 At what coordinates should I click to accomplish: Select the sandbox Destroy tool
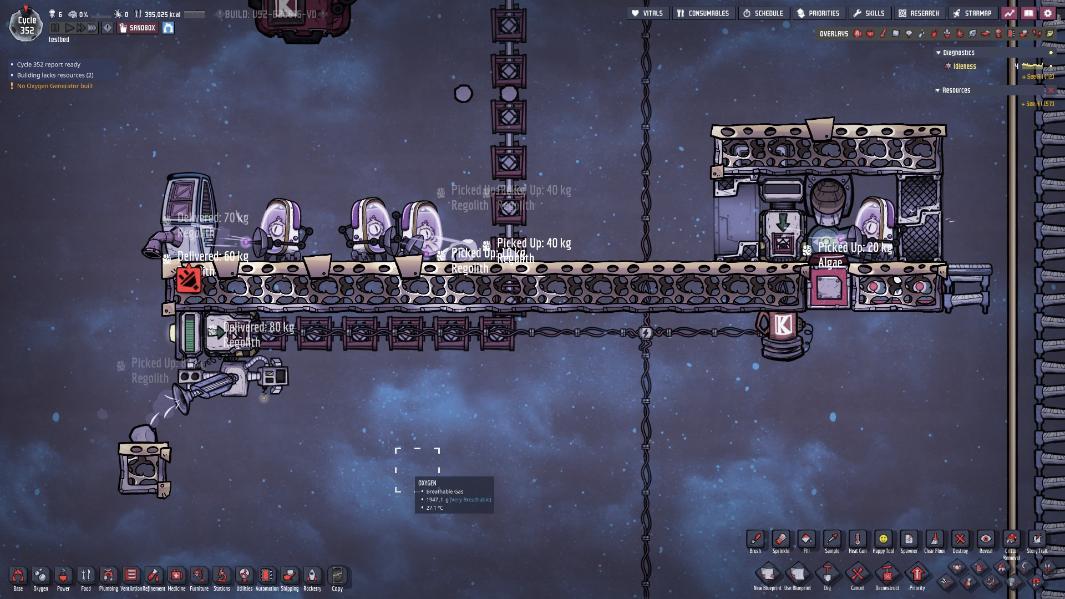click(x=960, y=540)
